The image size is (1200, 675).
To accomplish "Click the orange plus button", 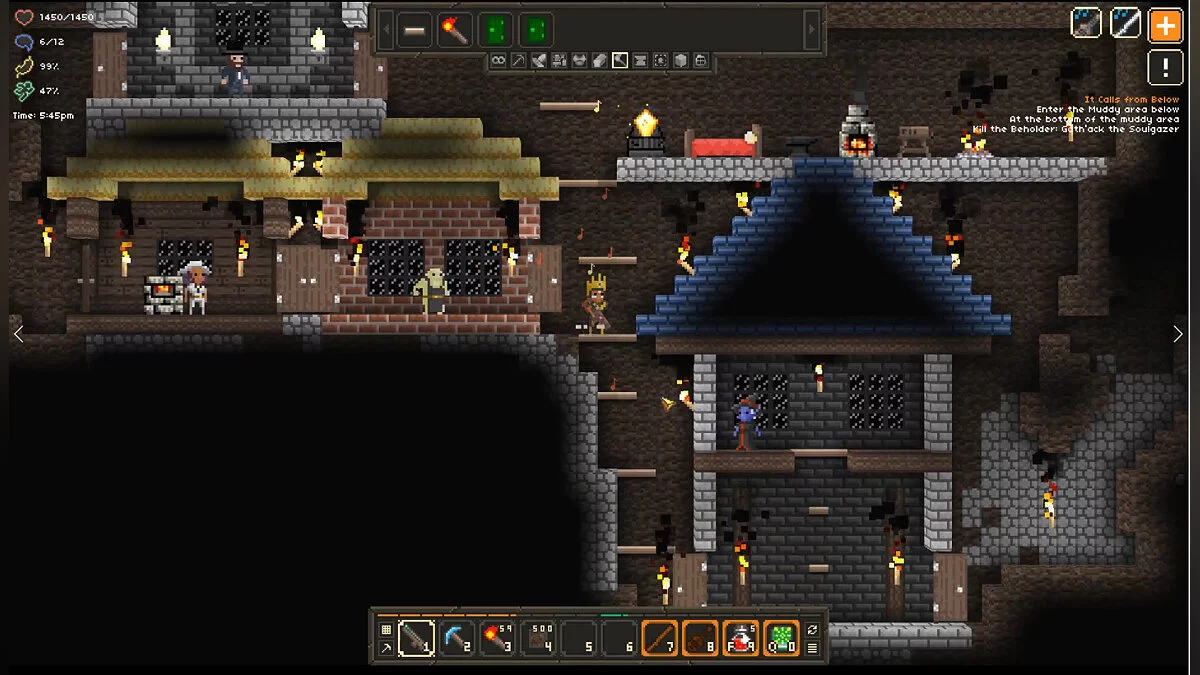I will click(x=1165, y=24).
